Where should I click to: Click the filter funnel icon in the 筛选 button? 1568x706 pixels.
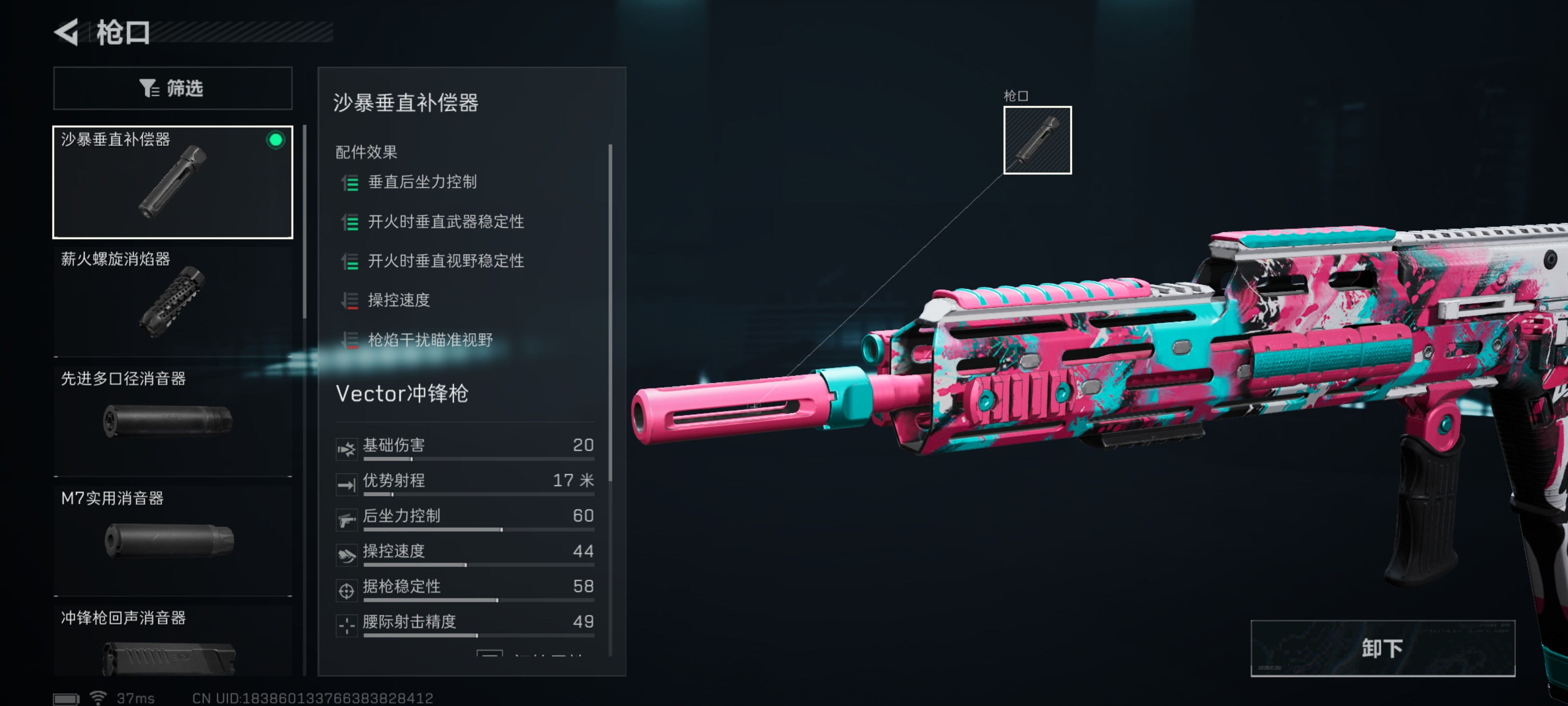point(148,88)
